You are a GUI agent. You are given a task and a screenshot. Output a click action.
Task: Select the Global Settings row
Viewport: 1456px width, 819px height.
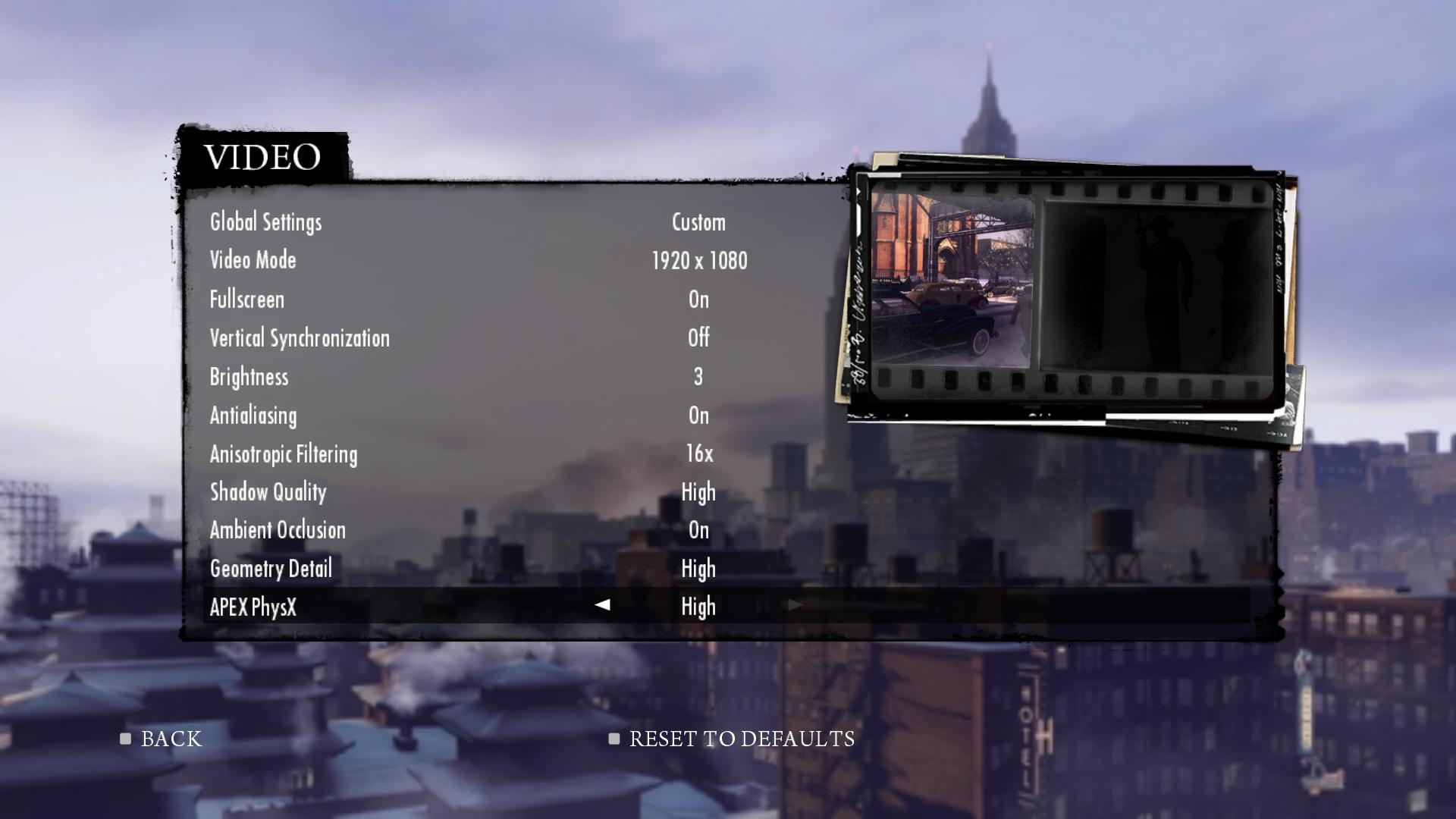coord(266,222)
